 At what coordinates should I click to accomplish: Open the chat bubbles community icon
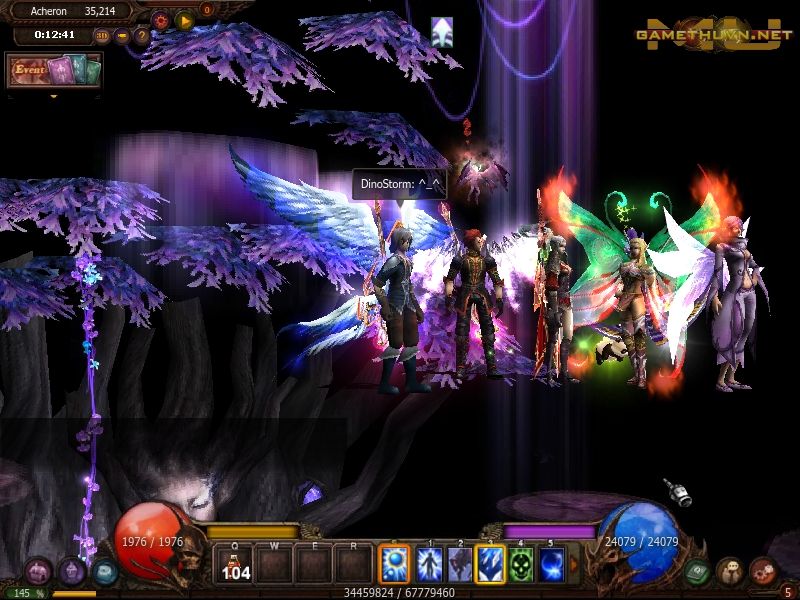click(730, 571)
